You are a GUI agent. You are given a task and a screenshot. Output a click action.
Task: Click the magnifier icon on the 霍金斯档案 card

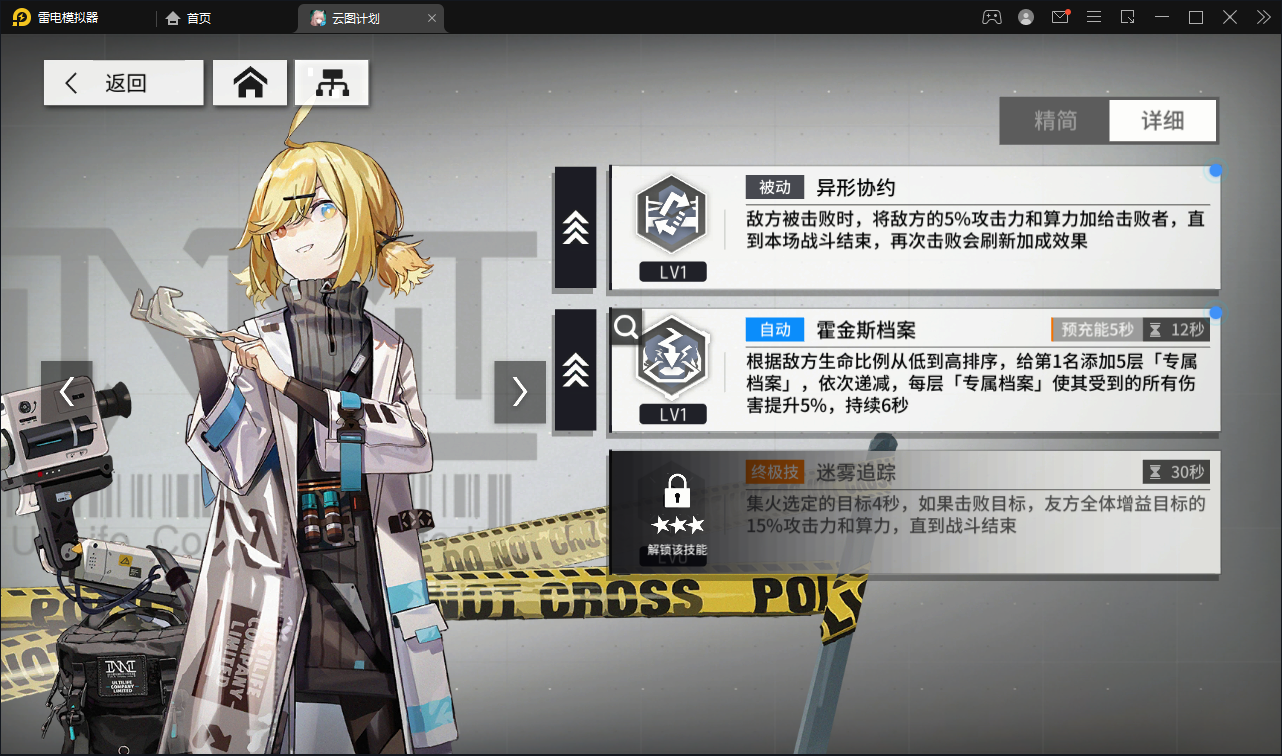624,326
